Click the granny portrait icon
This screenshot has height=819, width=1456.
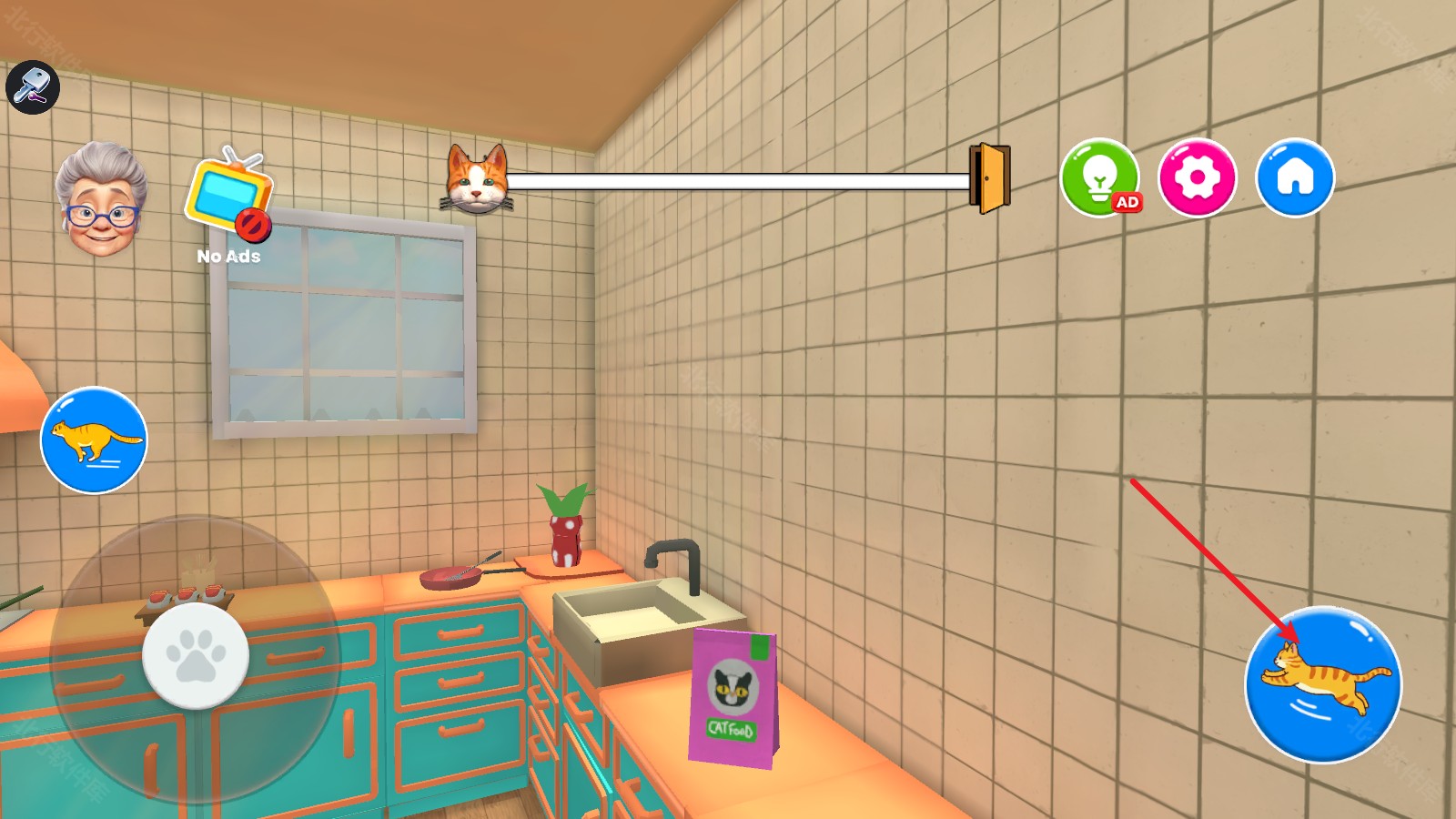[x=101, y=198]
